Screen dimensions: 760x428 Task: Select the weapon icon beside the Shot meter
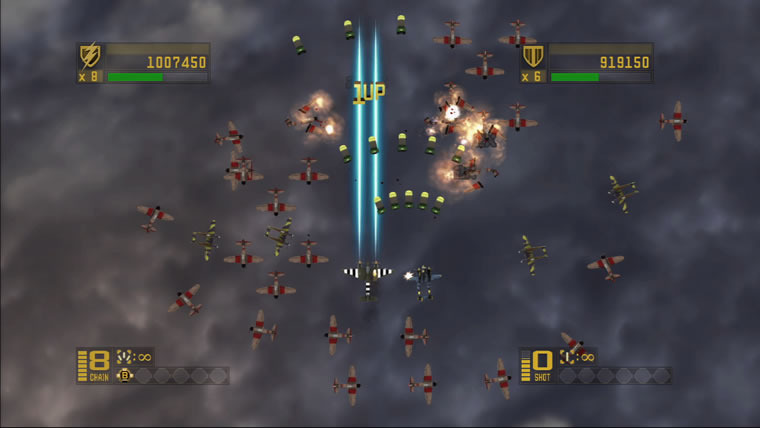coord(567,356)
